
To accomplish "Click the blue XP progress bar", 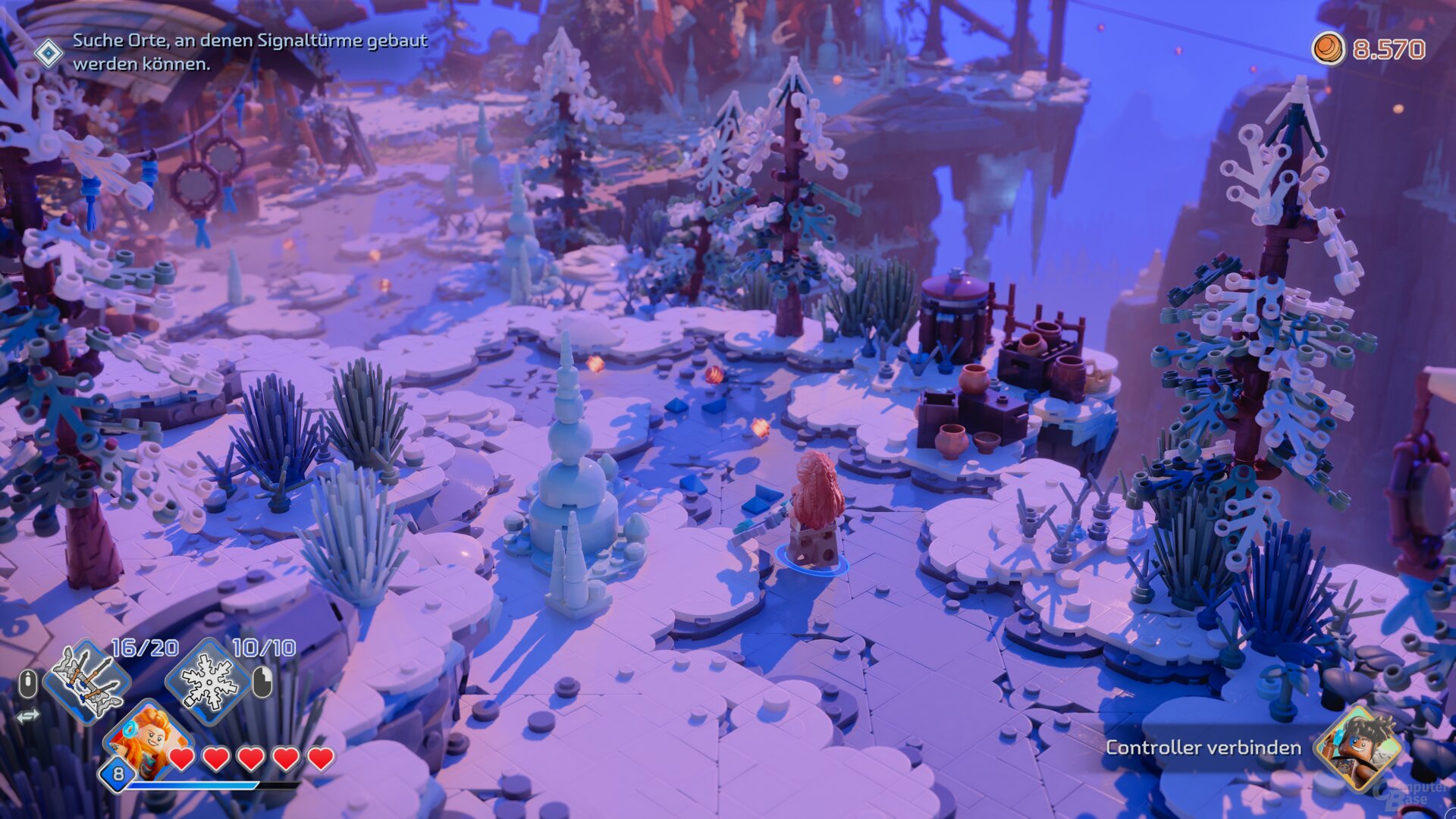I will [196, 786].
